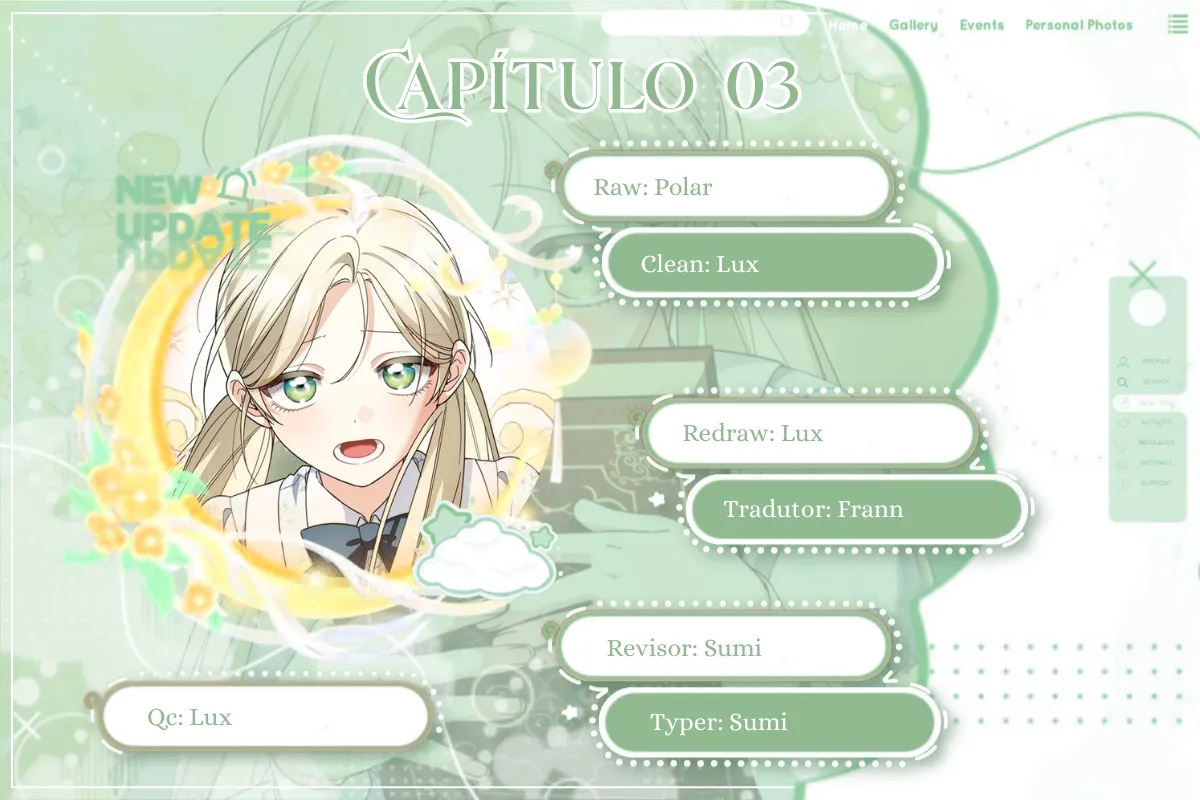Screen dimensions: 1200x800
Task: Open Personal Photos
Action: [1079, 25]
